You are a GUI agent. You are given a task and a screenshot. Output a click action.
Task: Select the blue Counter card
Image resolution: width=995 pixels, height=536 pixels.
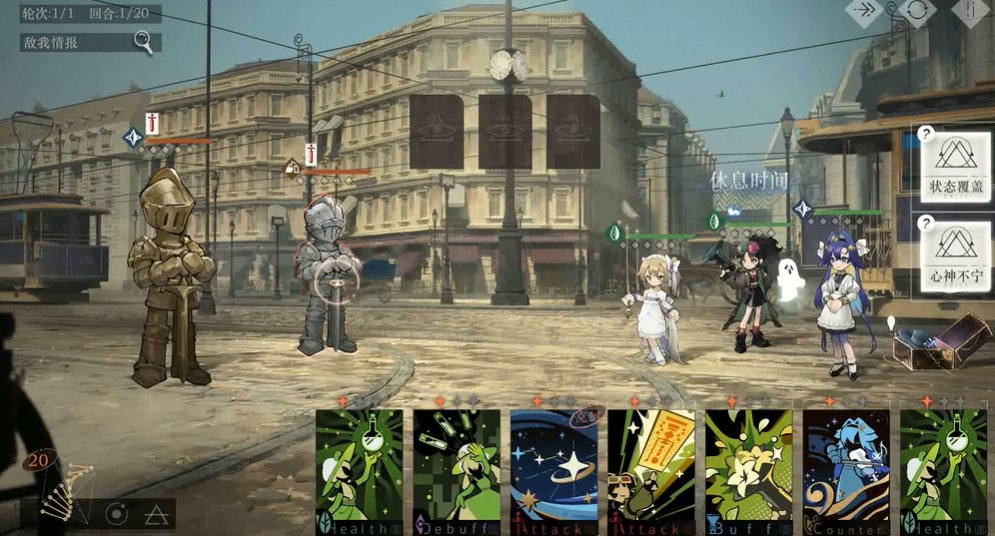(846, 472)
